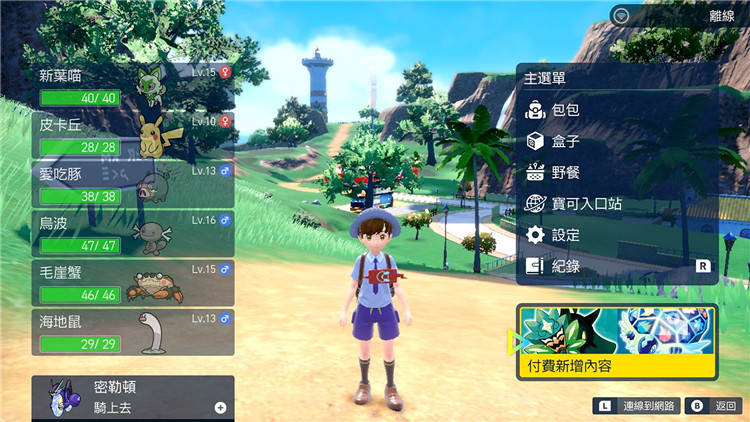Select party Pokémon 愛吃豚
The width and height of the screenshot is (750, 422).
(135, 184)
